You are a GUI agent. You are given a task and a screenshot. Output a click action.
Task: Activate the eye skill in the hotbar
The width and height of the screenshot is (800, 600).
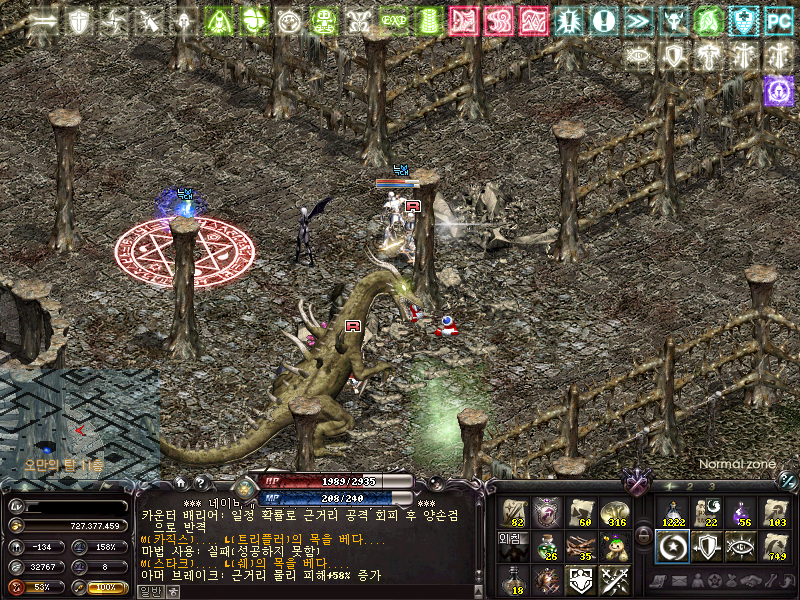740,546
